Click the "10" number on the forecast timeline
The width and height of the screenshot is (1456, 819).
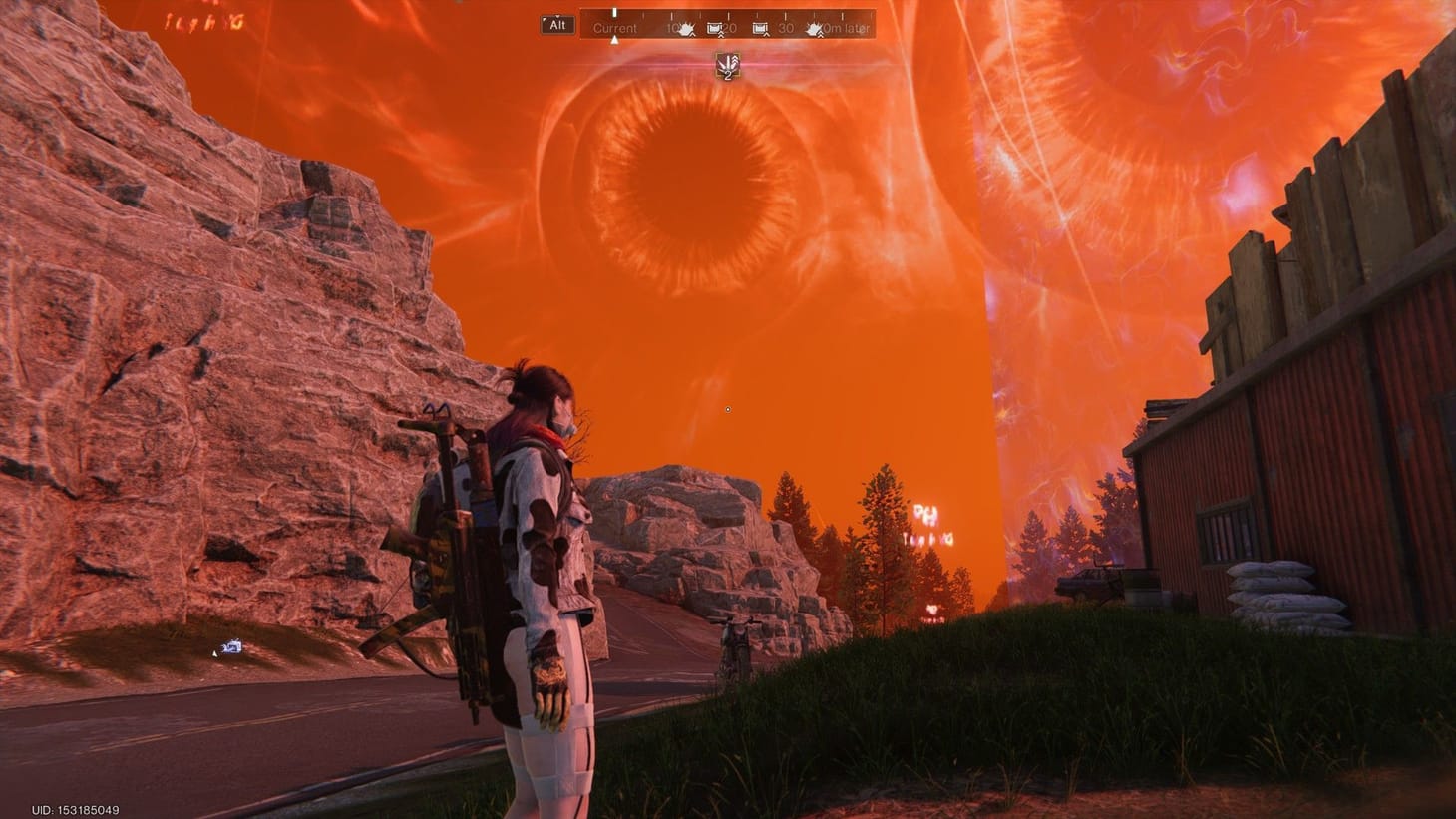pyautogui.click(x=671, y=27)
